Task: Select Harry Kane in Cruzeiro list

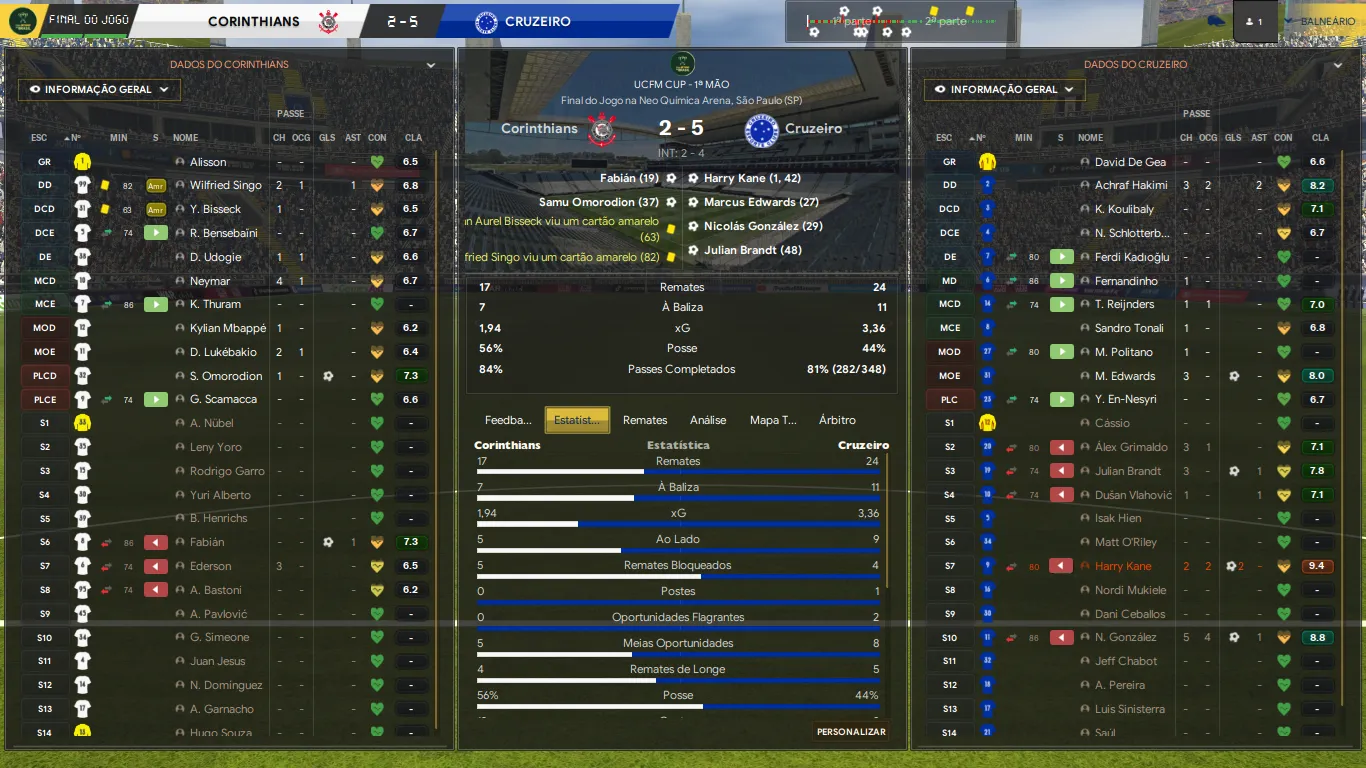Action: pos(1123,566)
